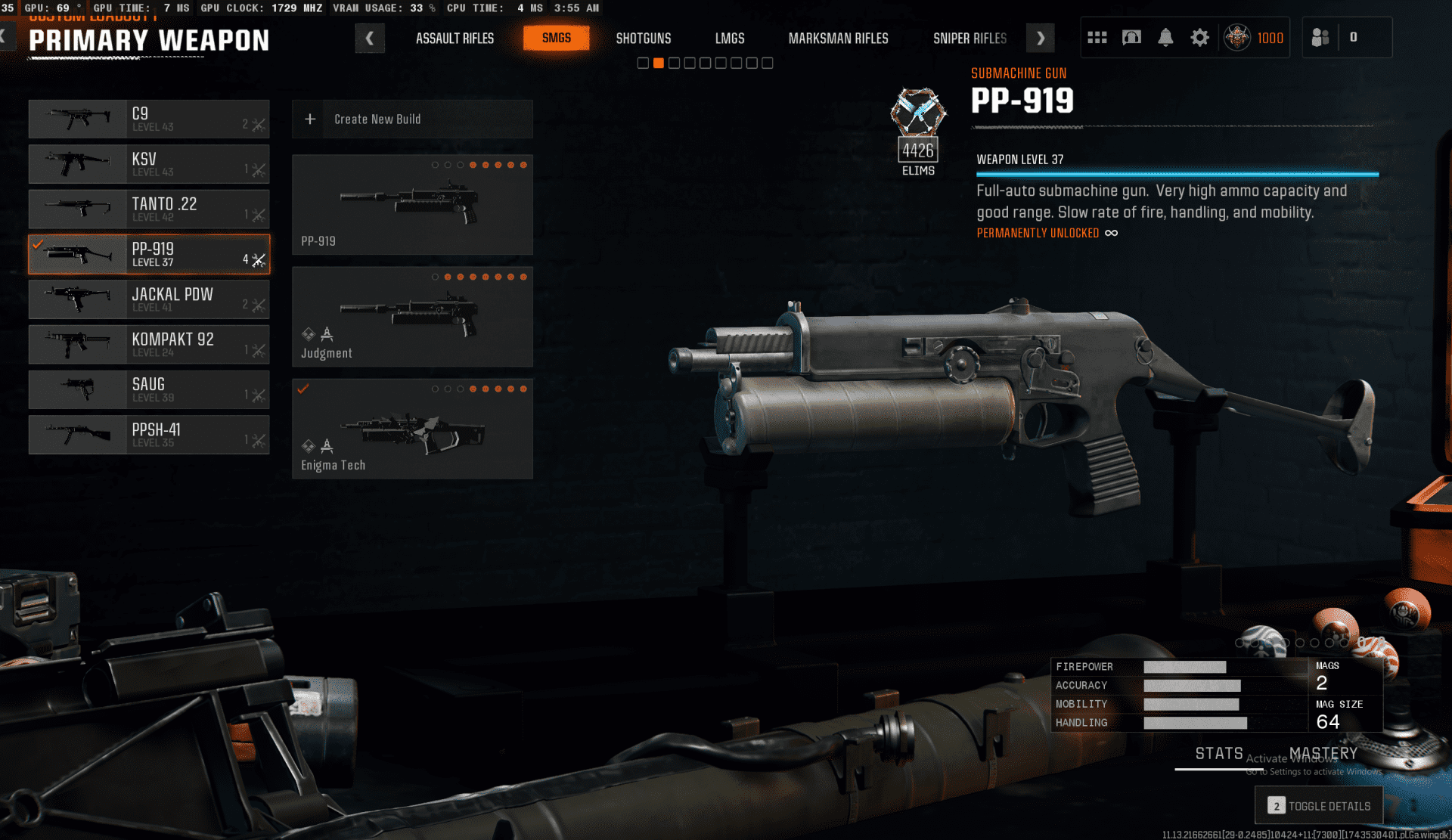Switch to Sniper Rifles tab
The image size is (1452, 840).
[970, 39]
